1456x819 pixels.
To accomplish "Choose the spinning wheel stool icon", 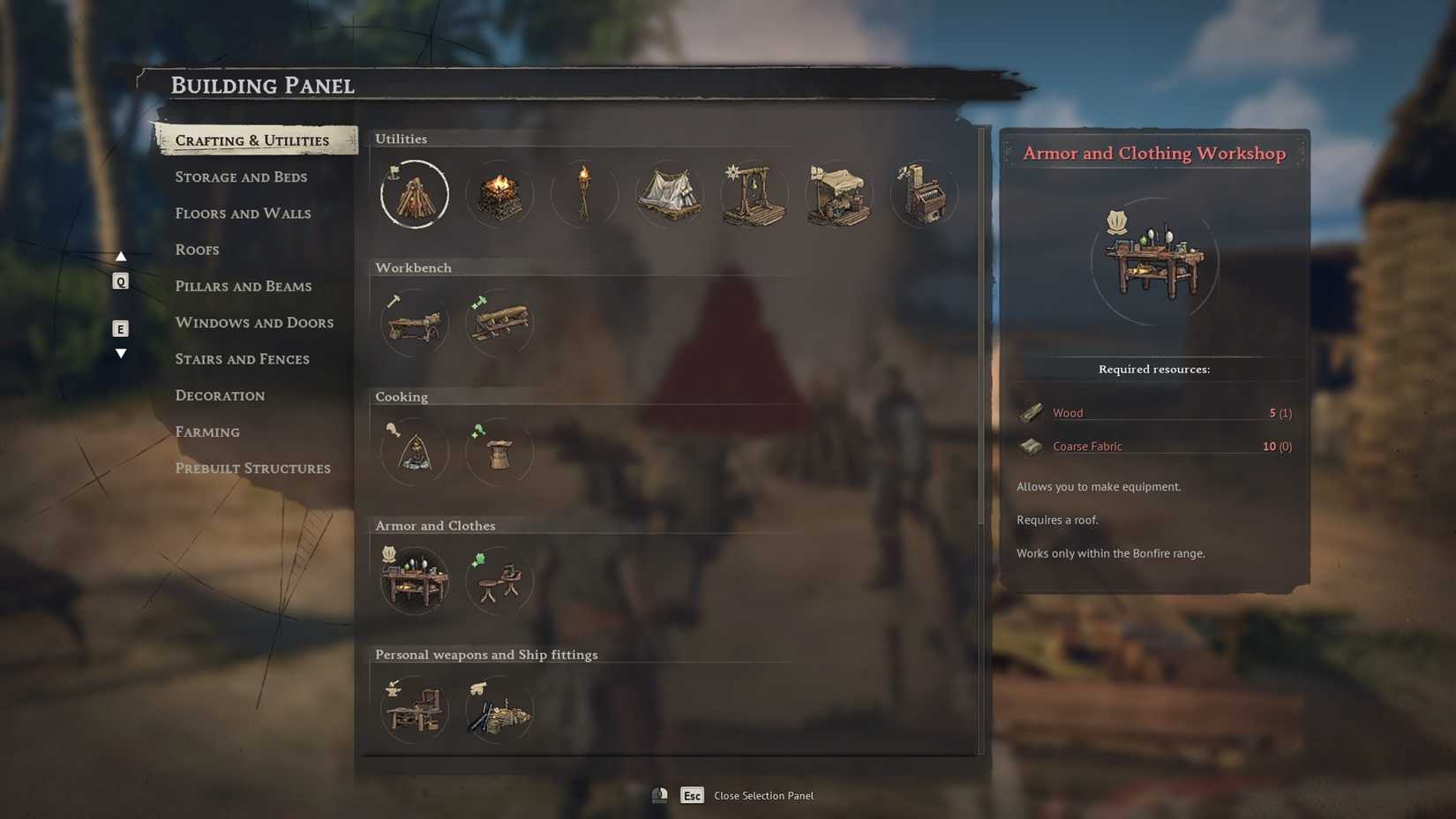I will 499,581.
